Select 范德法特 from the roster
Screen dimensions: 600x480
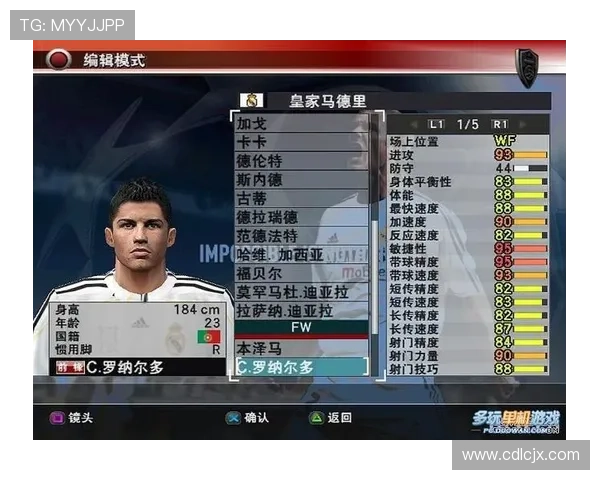(x=302, y=236)
